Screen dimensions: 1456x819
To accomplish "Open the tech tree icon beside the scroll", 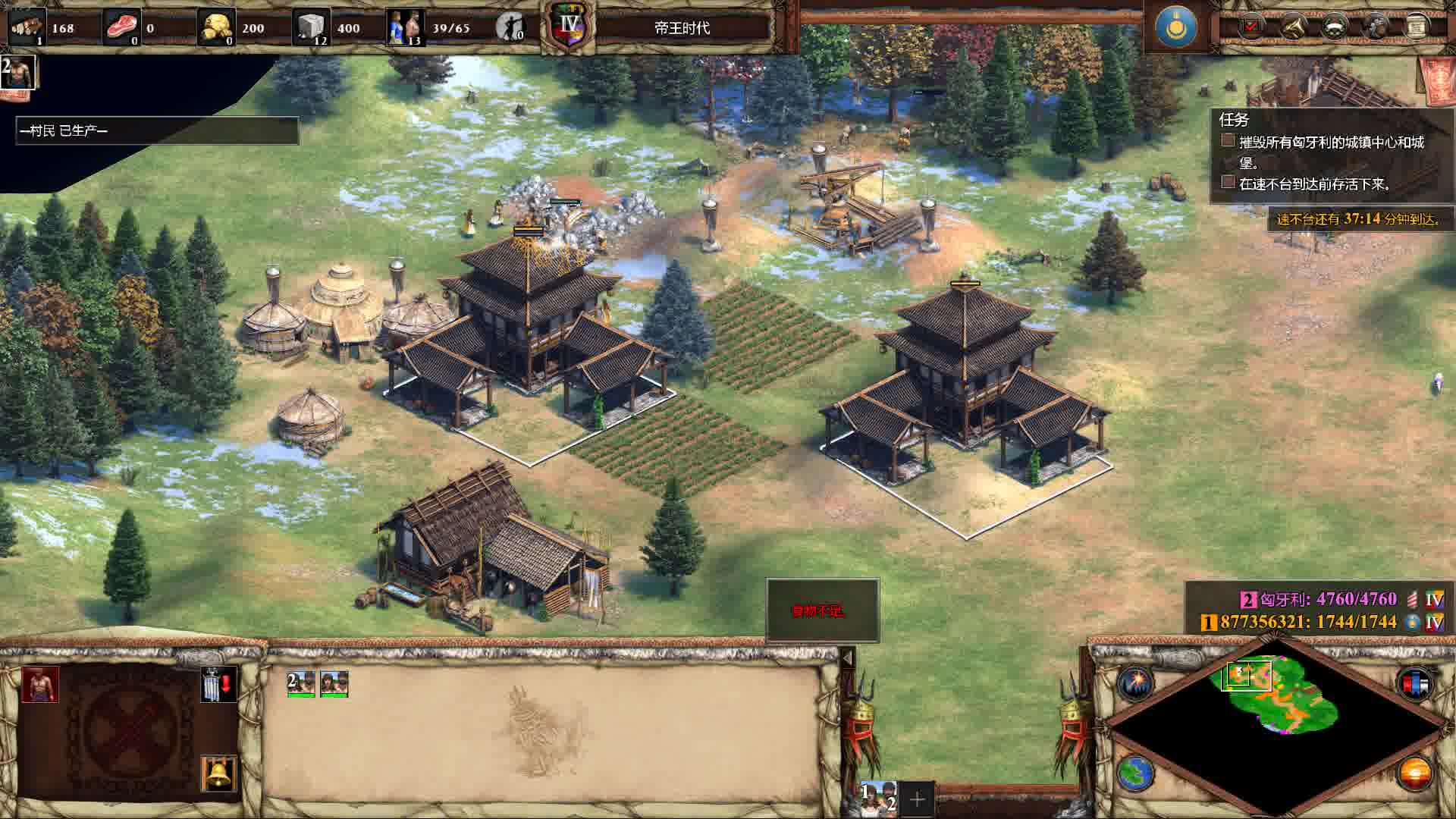I will (x=1376, y=27).
